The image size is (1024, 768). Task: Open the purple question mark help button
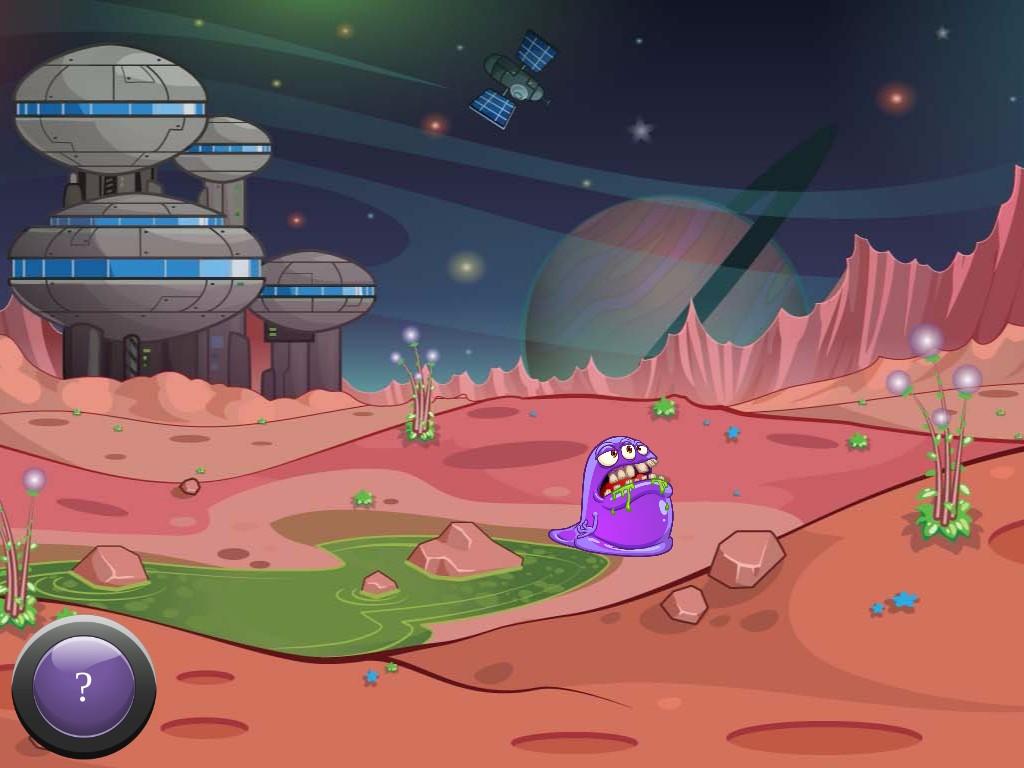coord(84,687)
